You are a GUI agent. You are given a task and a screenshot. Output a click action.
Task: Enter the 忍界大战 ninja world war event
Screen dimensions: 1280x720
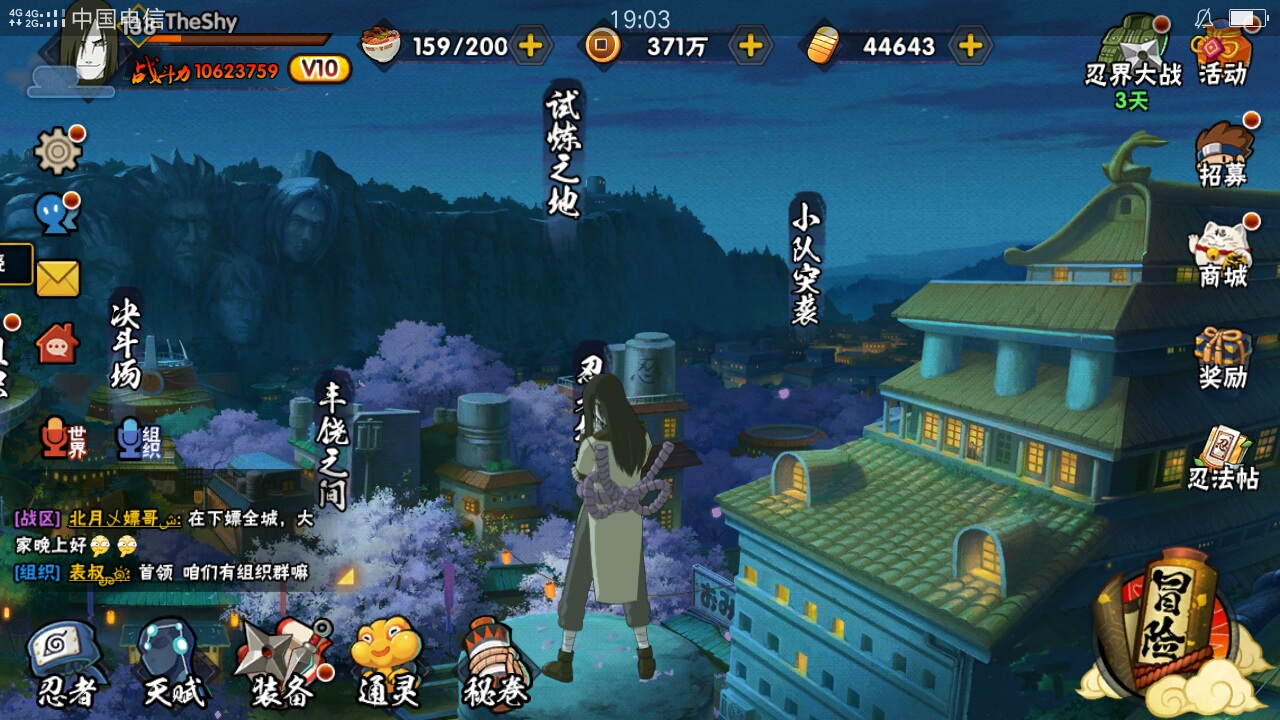pos(1134,55)
